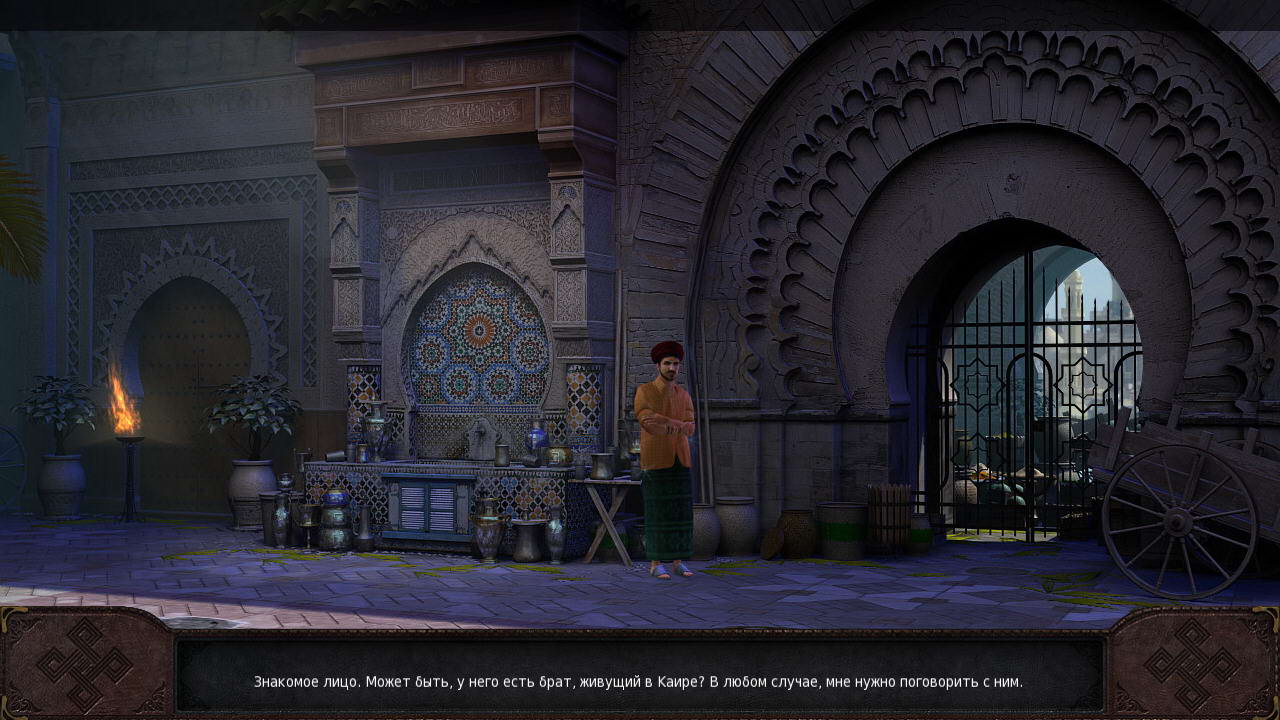
Task: Click the left knot emblem panel
Action: (x=84, y=665)
